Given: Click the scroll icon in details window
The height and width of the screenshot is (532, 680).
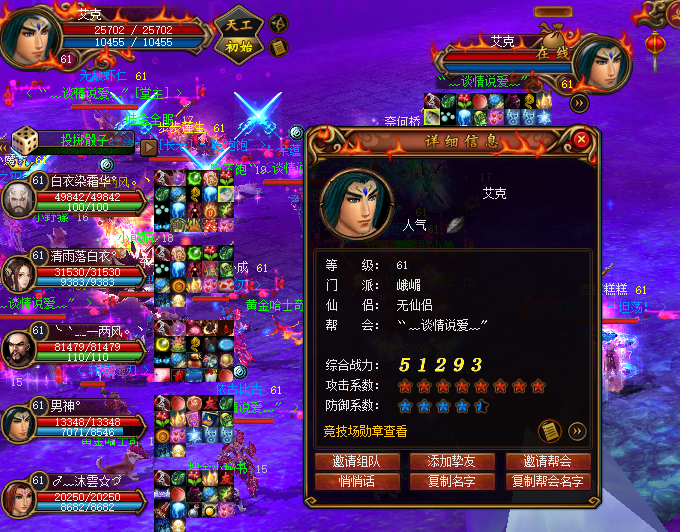Looking at the screenshot, I should pyautogui.click(x=549, y=431).
